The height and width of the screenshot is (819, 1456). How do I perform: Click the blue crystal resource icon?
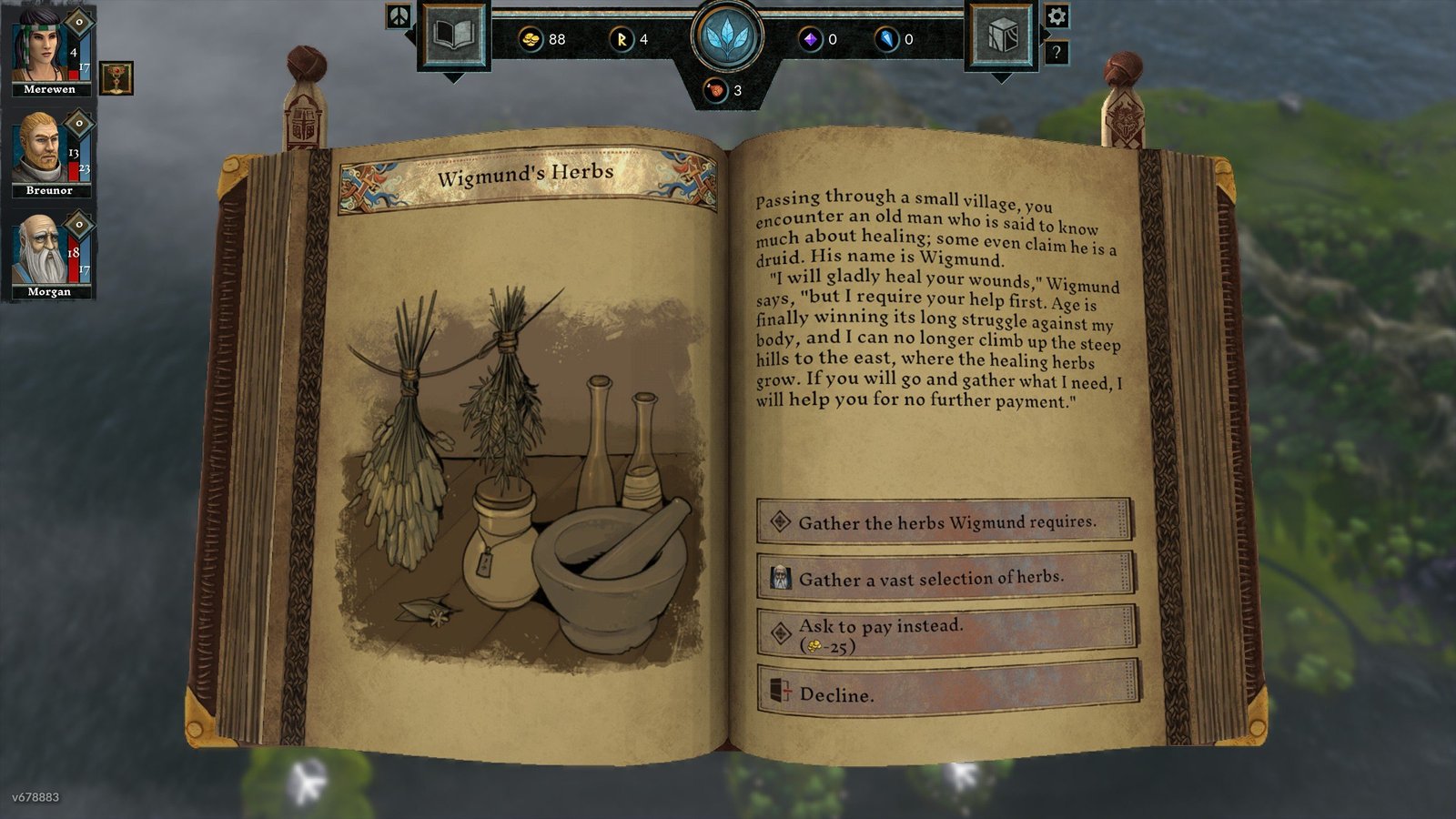pos(886,39)
